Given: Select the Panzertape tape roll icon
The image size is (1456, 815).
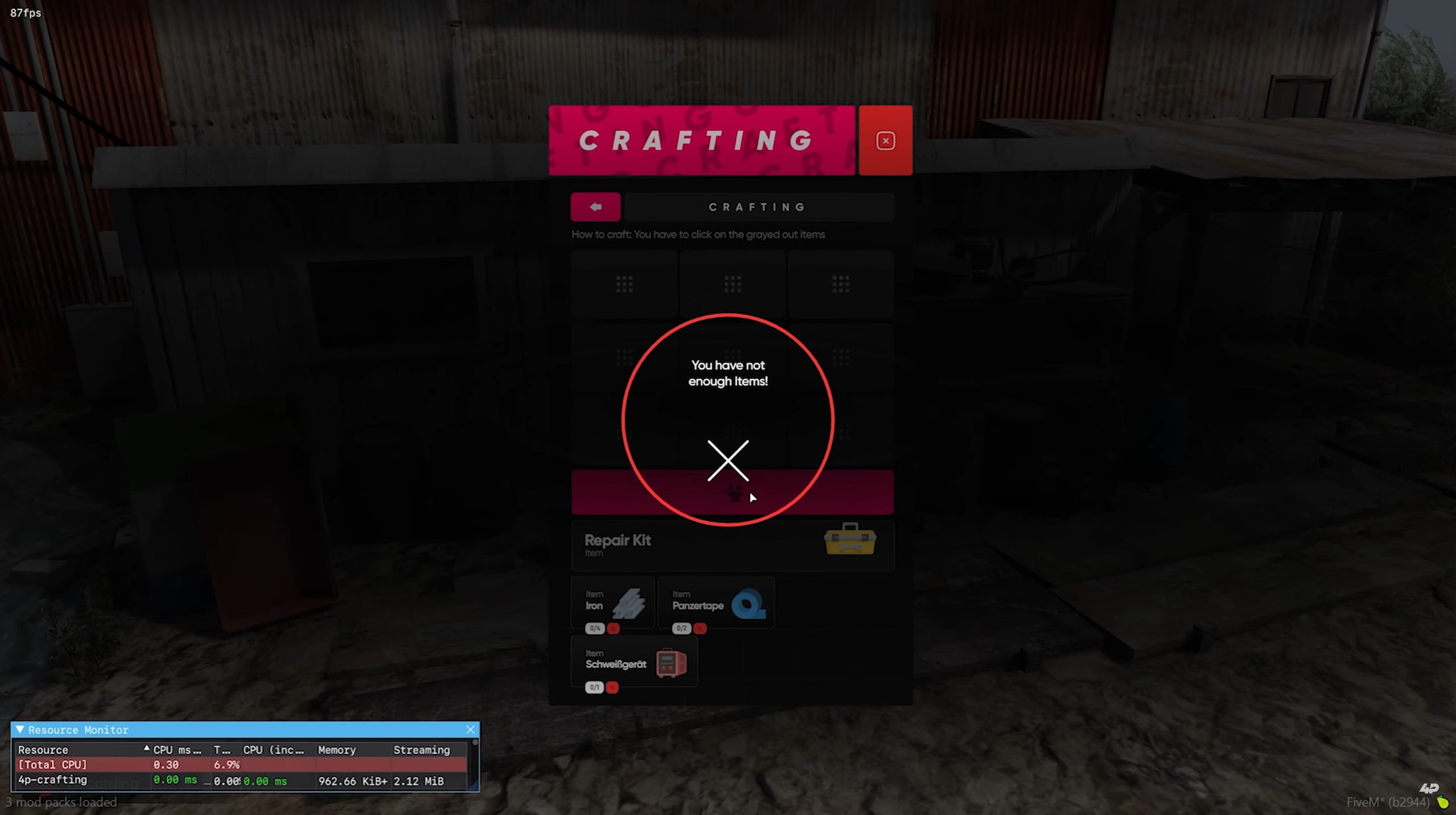Looking at the screenshot, I should click(x=749, y=604).
